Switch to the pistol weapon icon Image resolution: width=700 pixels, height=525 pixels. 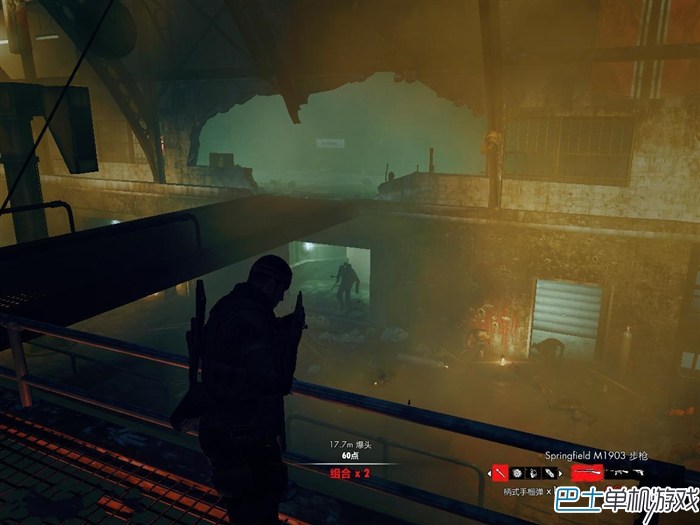pos(637,472)
